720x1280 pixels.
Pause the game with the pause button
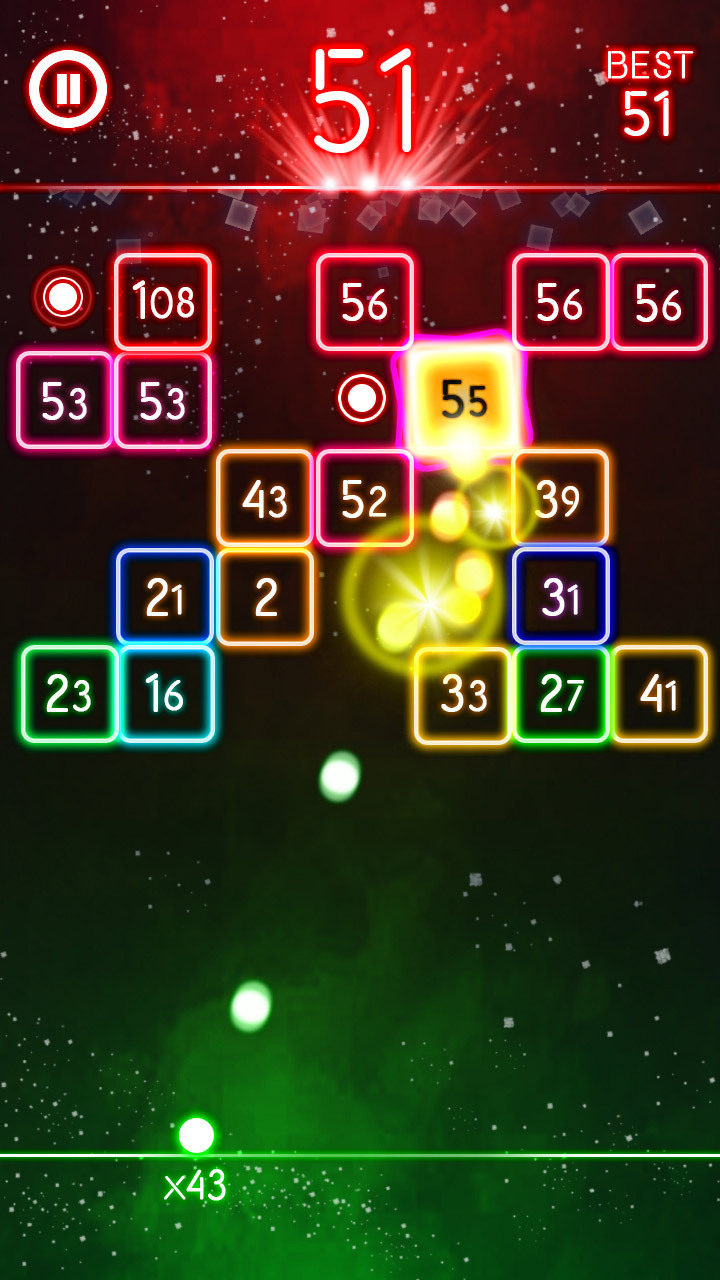point(68,89)
